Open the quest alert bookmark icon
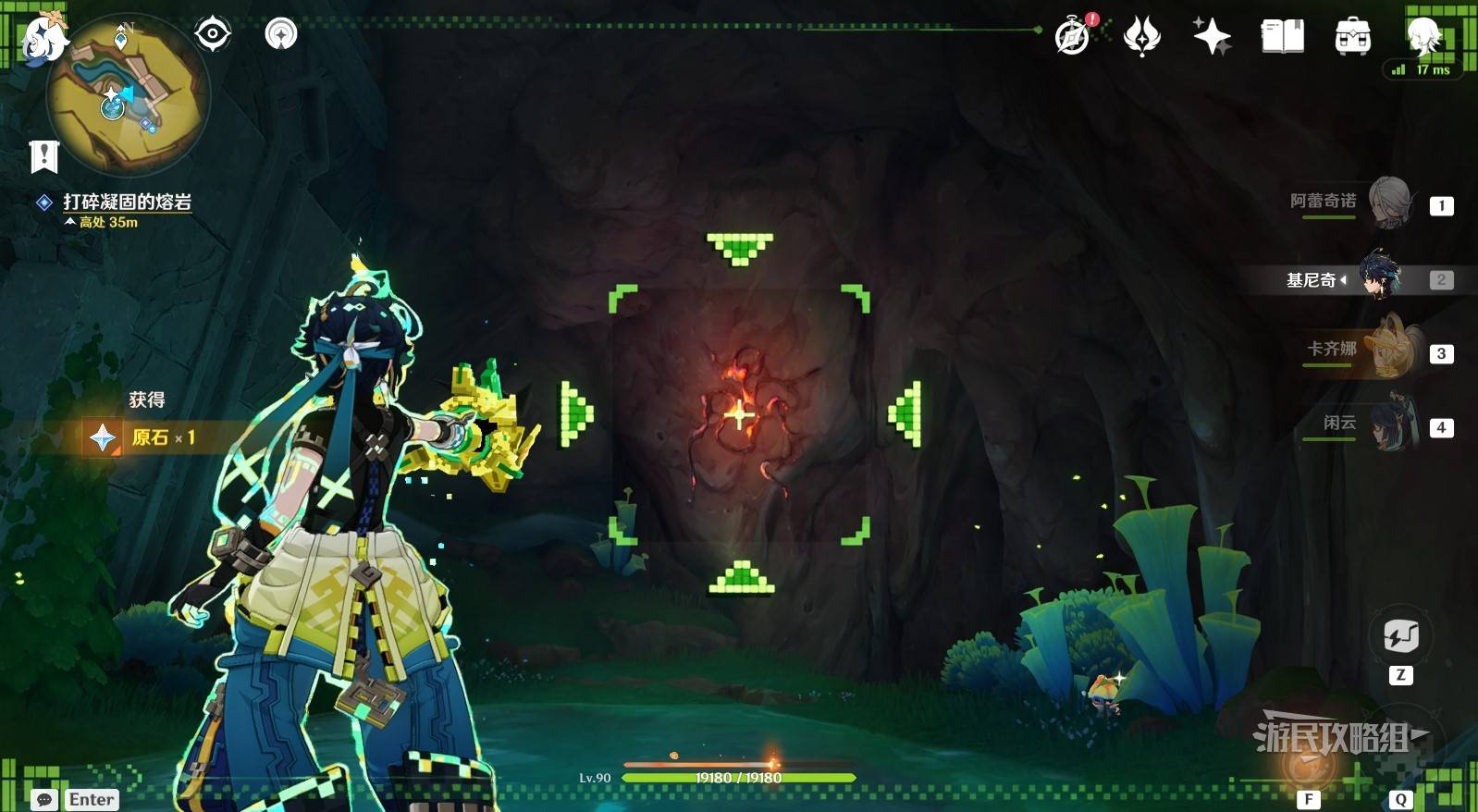 coord(43,156)
